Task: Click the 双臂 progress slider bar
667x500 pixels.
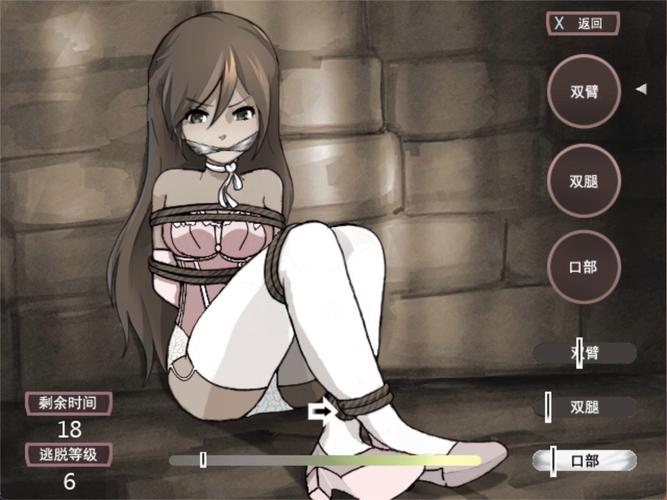Action: (x=585, y=353)
